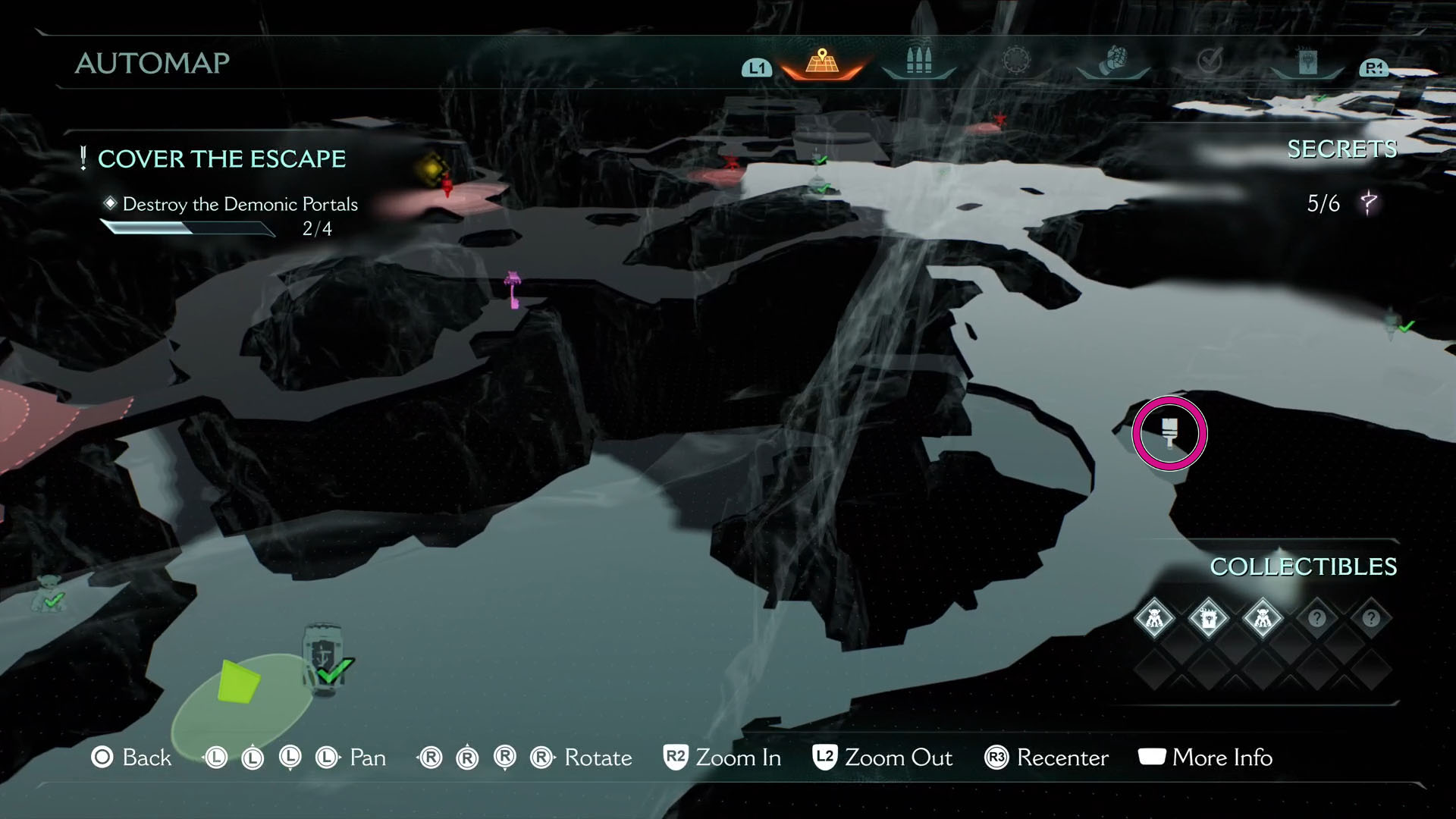Select the Challenges checkmark icon
The image size is (1456, 819).
pos(1210,59)
